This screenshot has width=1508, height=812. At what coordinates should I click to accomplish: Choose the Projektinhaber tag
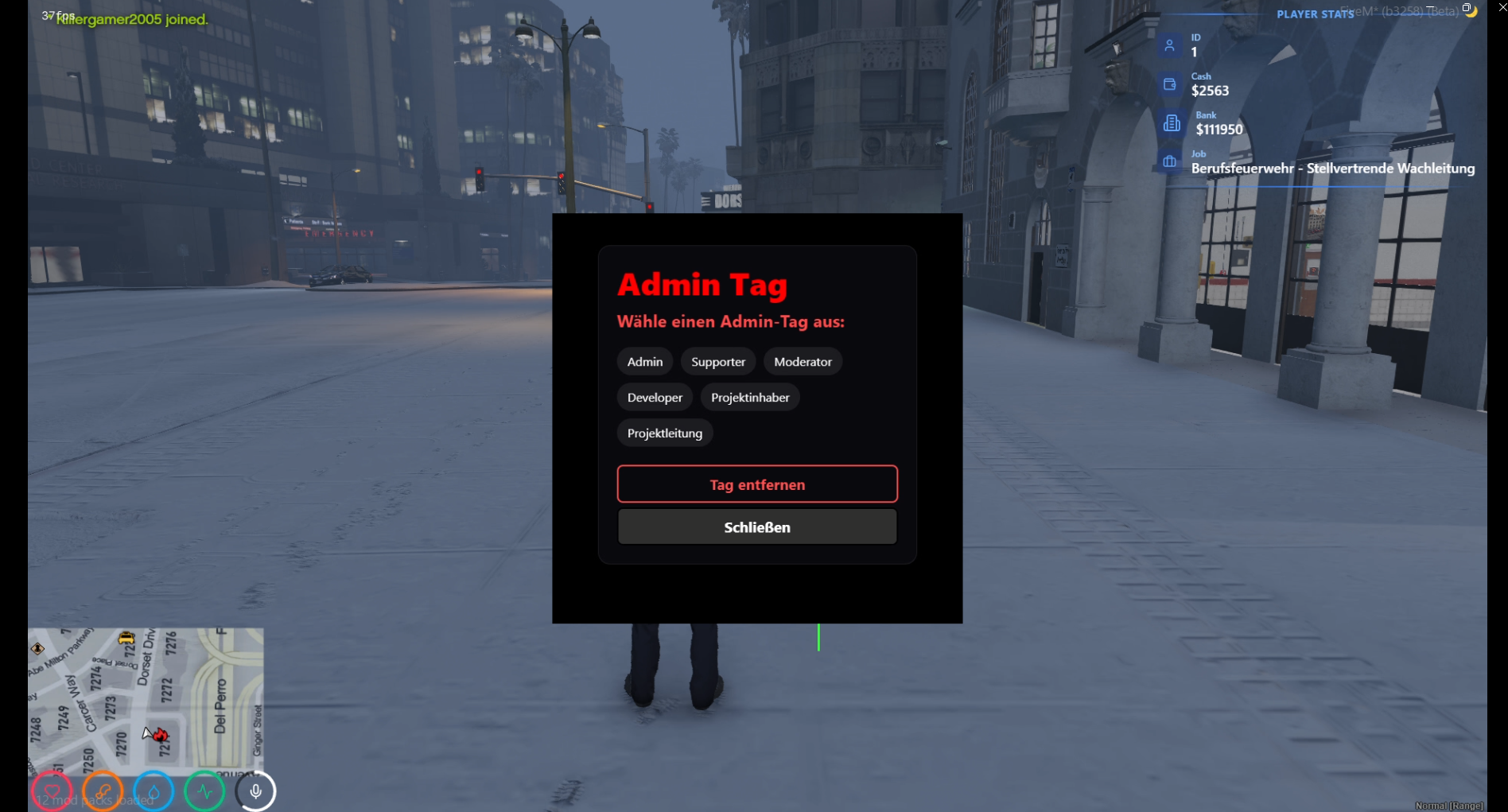pos(749,397)
